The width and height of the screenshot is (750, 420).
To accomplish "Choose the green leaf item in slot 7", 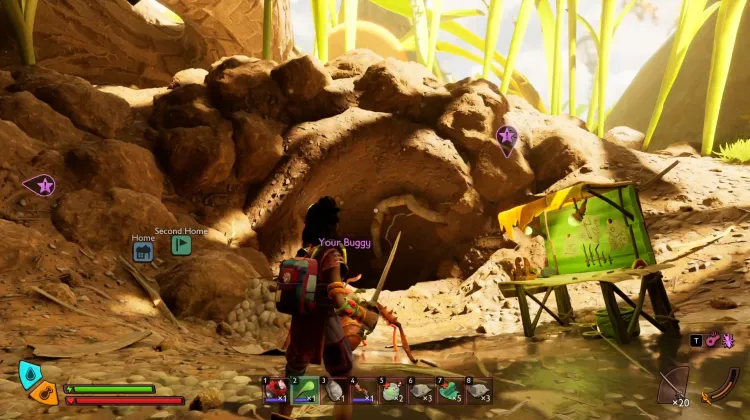I will pyautogui.click(x=450, y=391).
